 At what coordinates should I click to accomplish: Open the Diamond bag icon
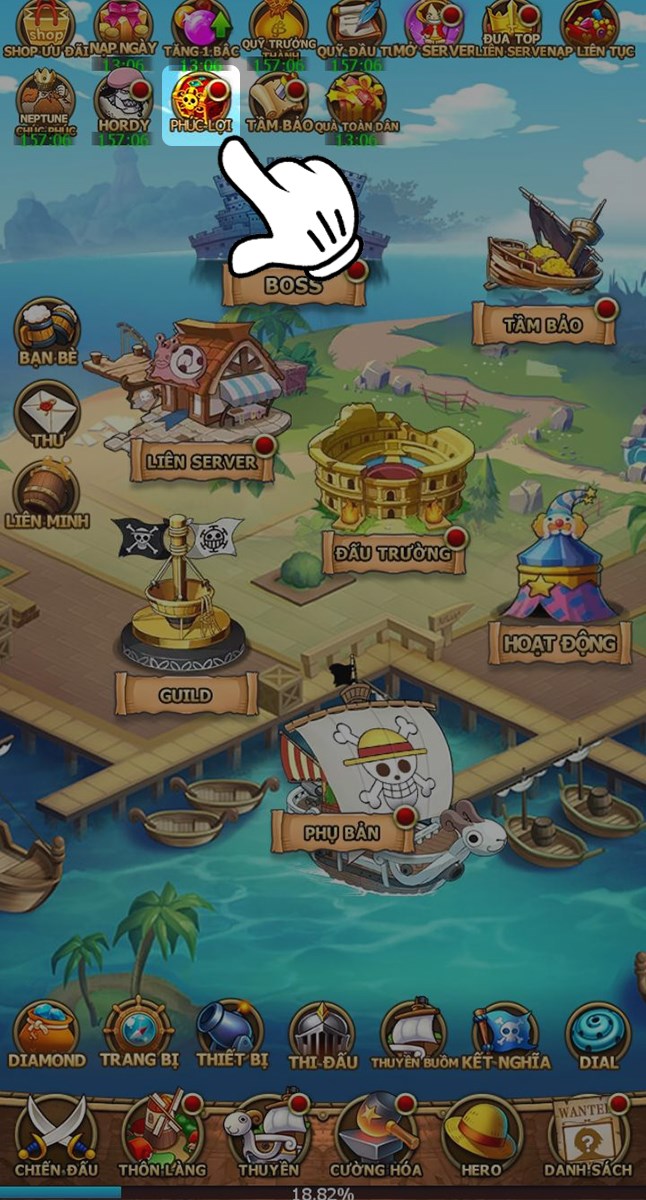point(47,1033)
